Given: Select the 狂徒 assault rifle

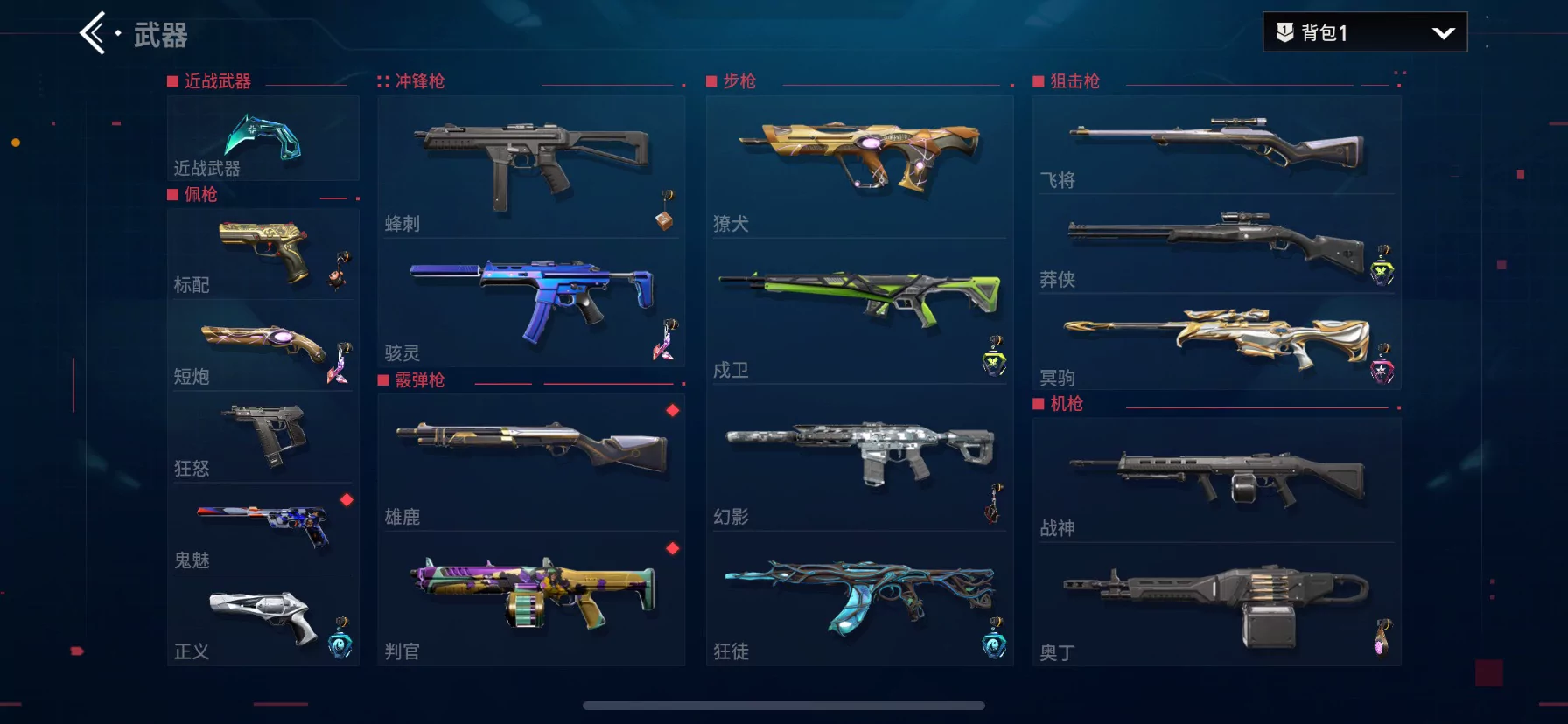Looking at the screenshot, I should pyautogui.click(x=859, y=598).
